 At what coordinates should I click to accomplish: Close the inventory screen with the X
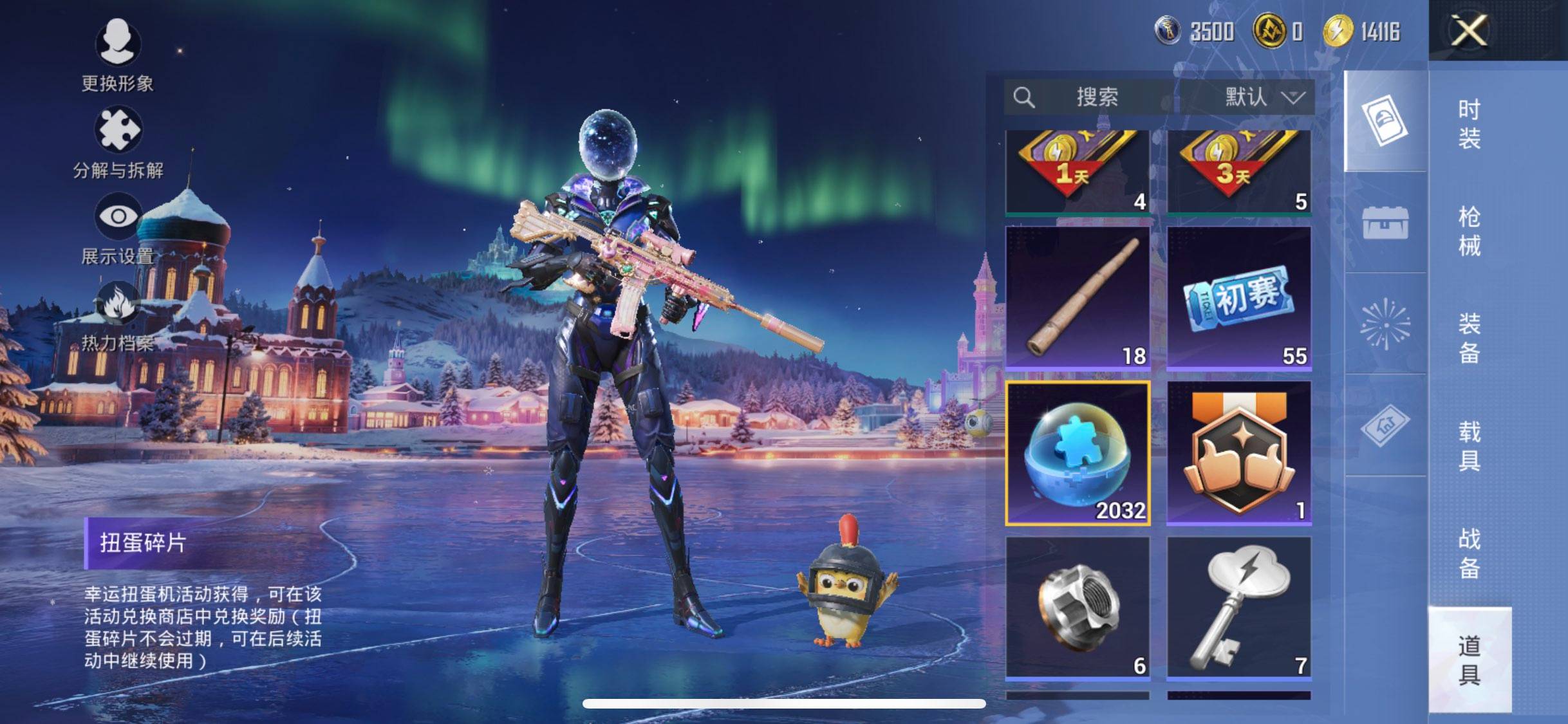click(x=1469, y=30)
